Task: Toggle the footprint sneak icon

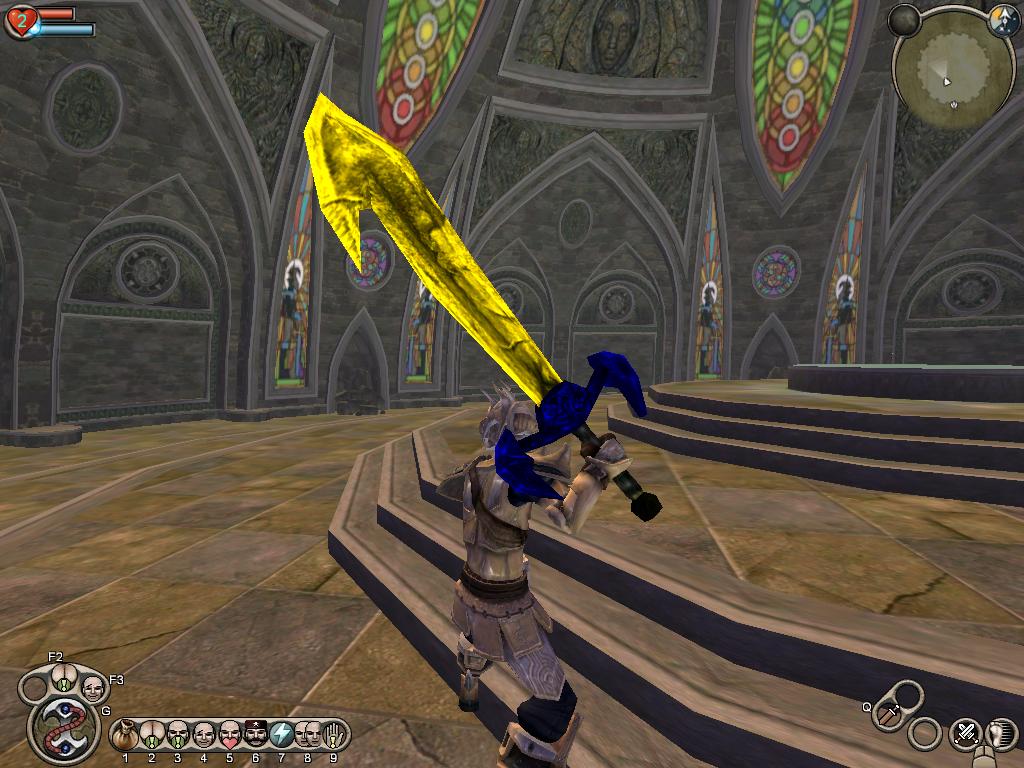Action: pos(1003,734)
